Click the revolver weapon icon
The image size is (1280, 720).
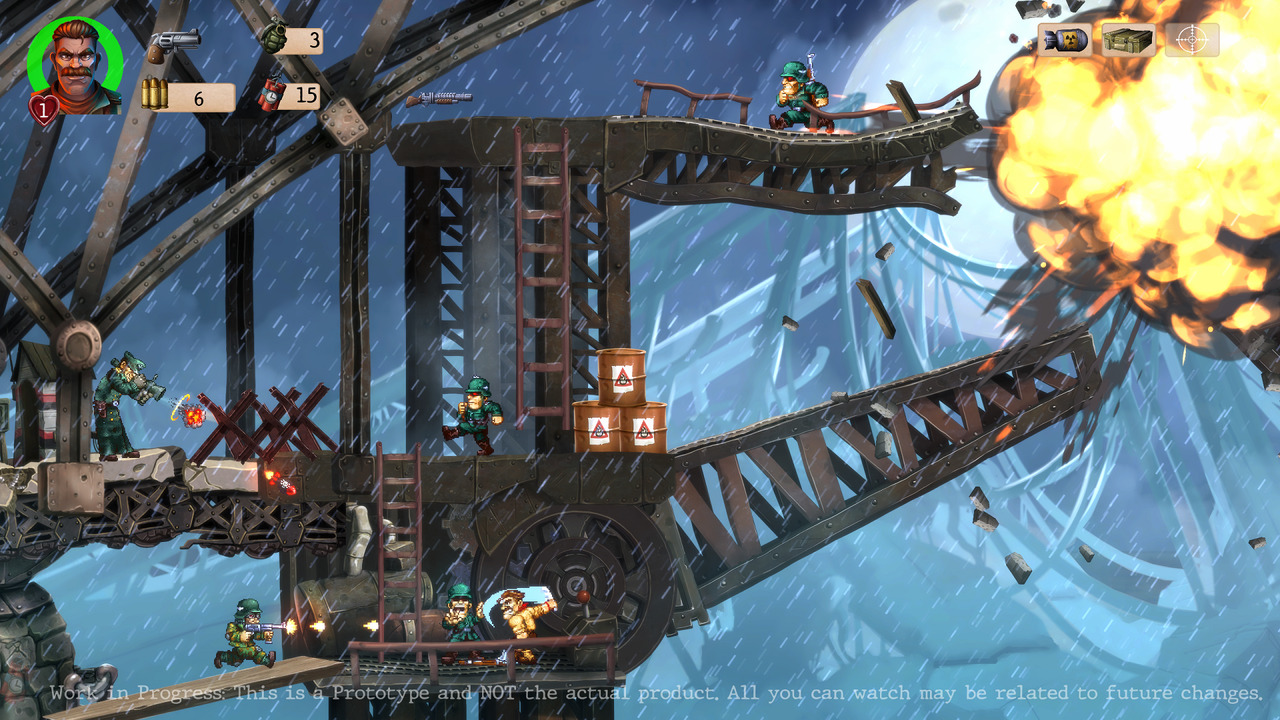pyautogui.click(x=174, y=46)
